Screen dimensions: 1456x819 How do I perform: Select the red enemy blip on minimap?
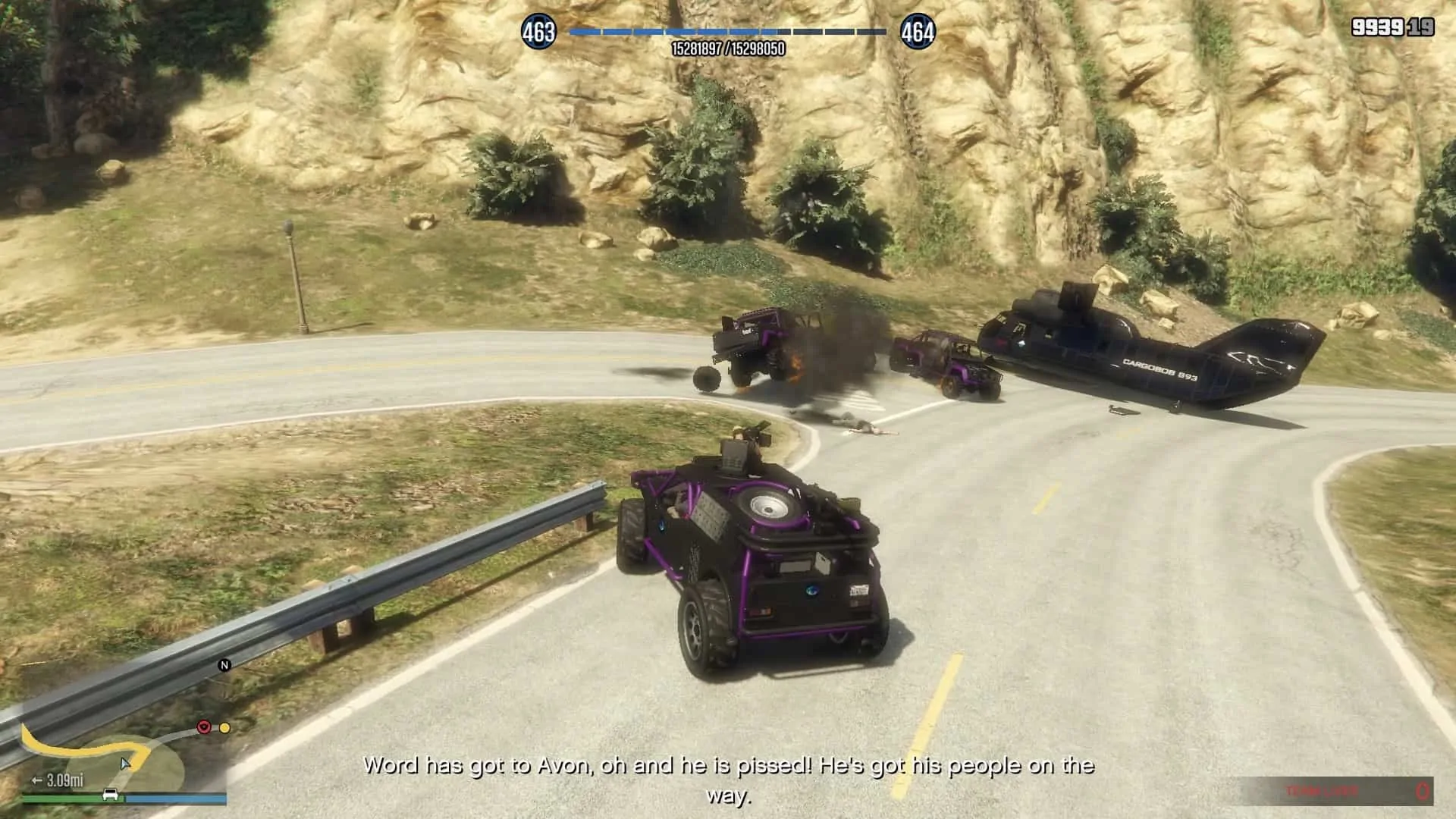click(x=204, y=726)
